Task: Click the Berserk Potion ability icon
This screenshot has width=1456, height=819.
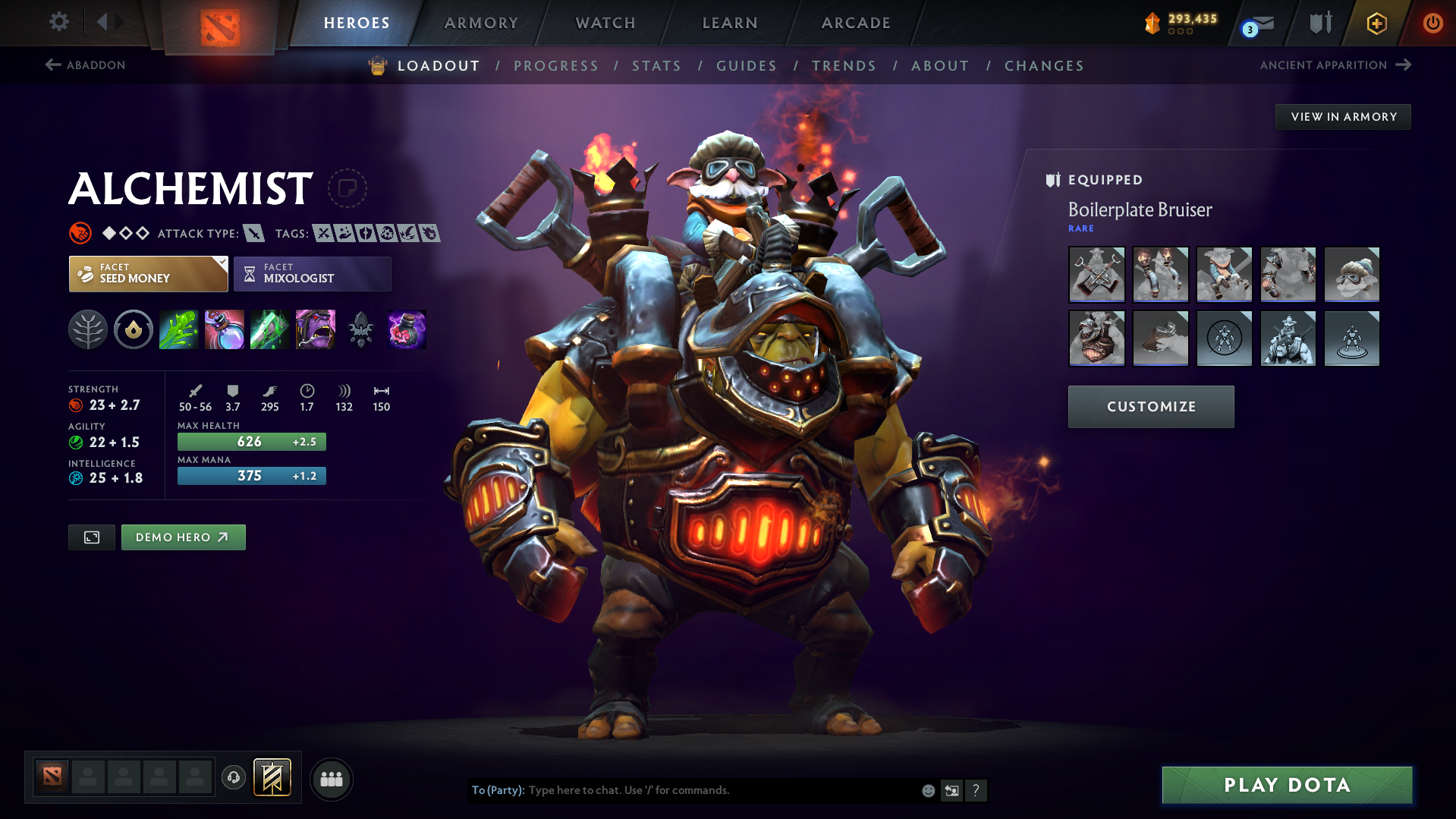Action: 406,329
